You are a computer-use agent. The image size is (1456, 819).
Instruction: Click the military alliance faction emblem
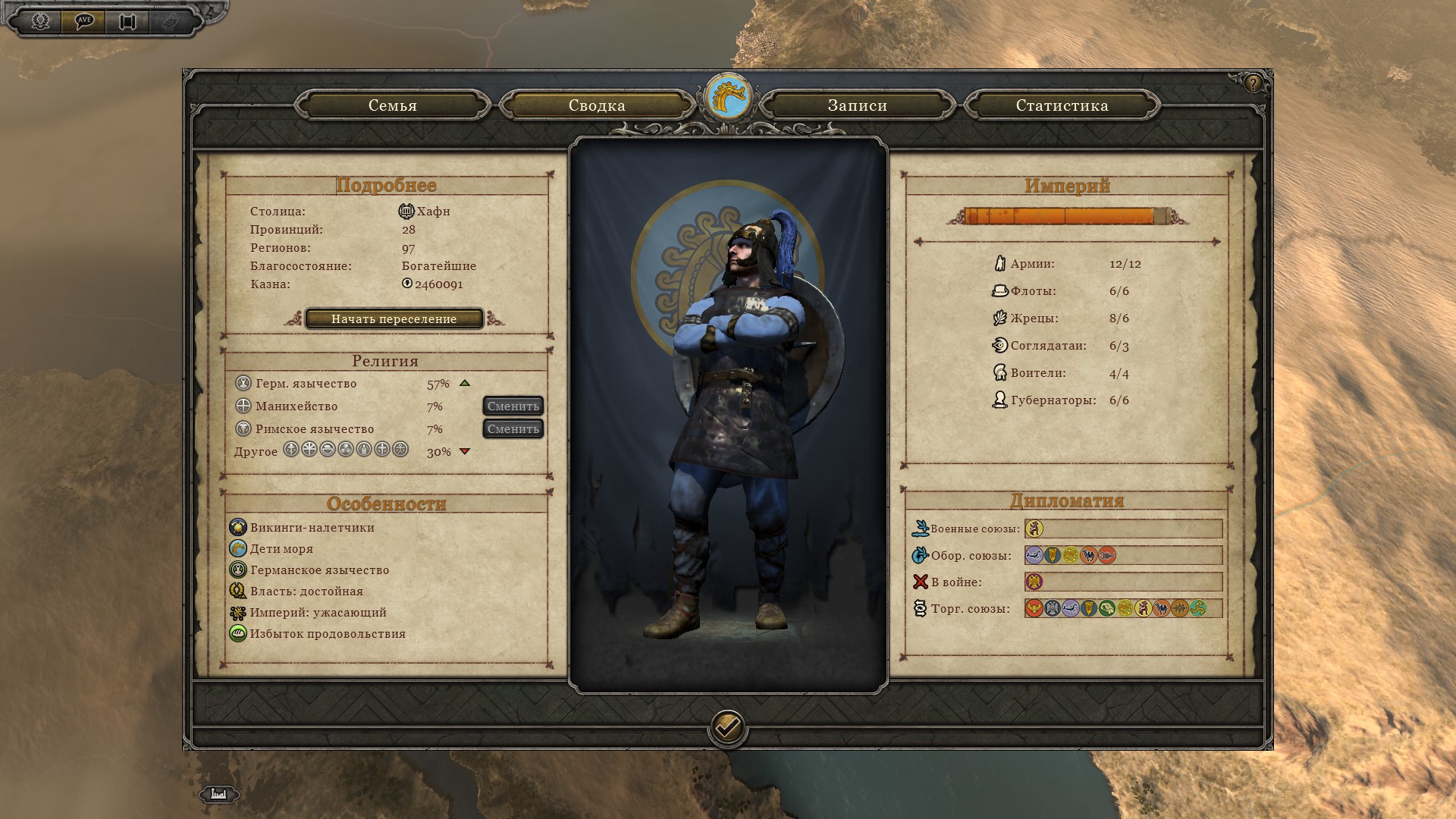pos(1034,529)
